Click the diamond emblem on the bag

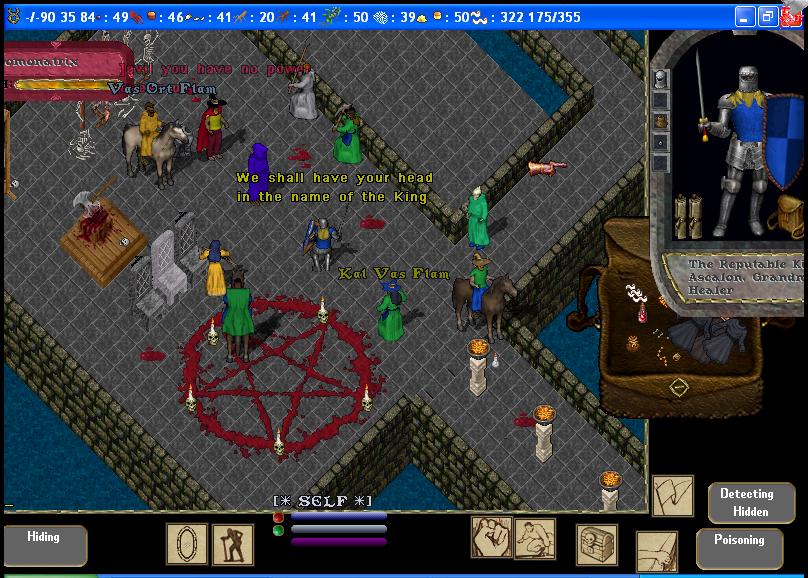point(678,387)
